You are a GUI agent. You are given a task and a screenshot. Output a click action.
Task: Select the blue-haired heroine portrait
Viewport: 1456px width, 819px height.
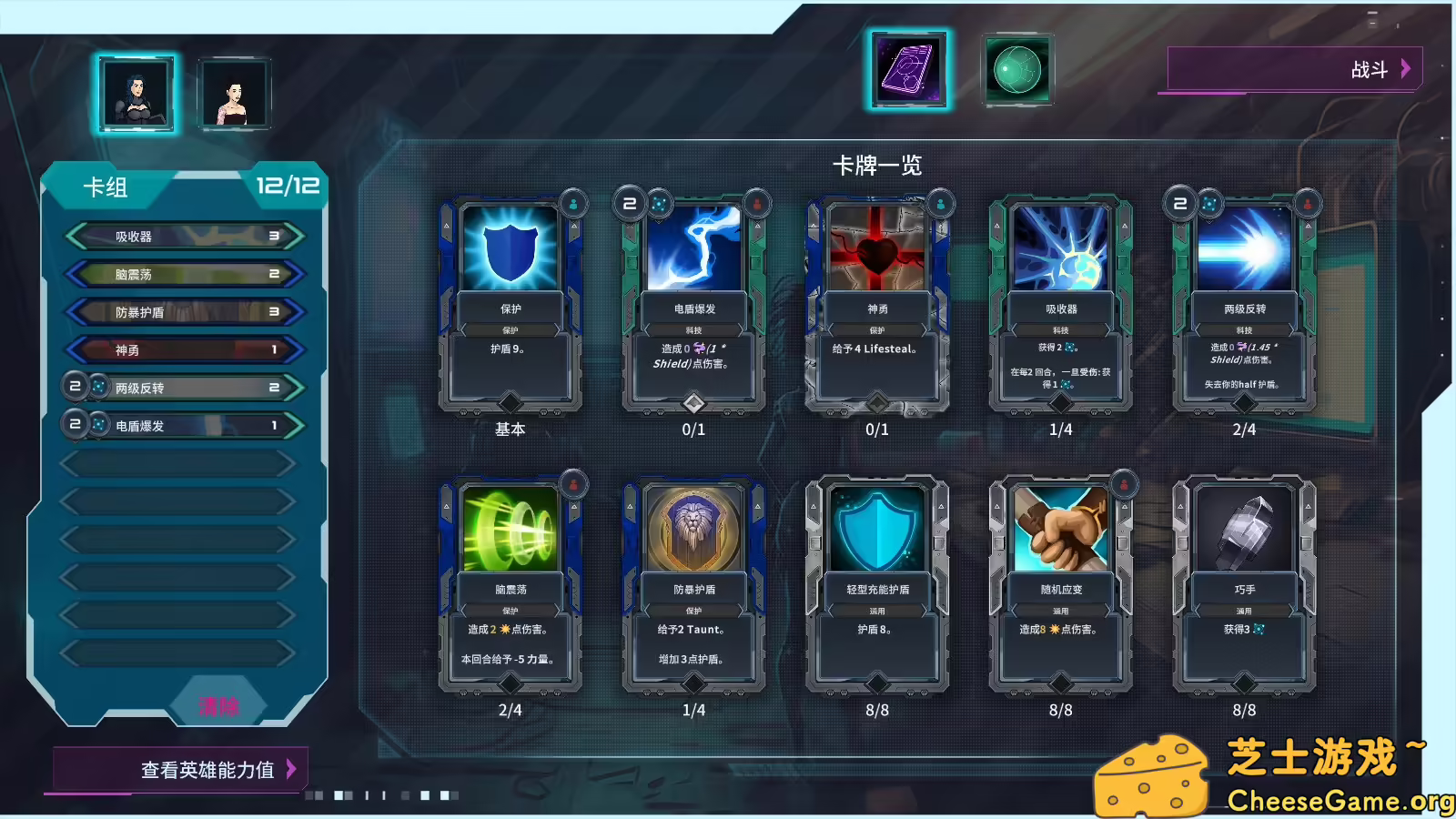tap(136, 94)
